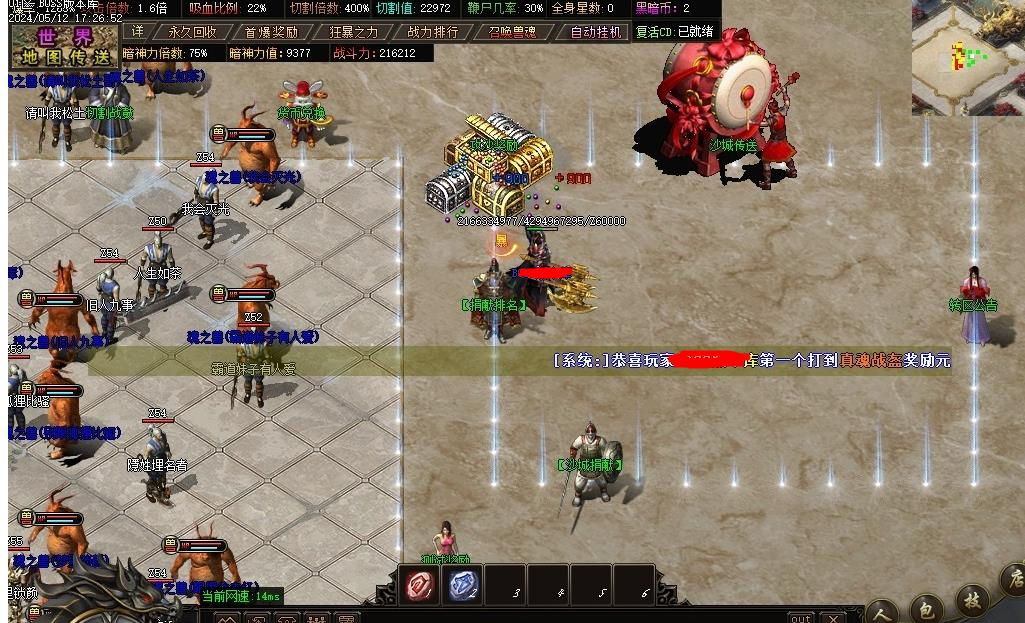This screenshot has width=1025, height=623.
Task: Open the 世界地图传送 world map teleport
Action: (64, 44)
